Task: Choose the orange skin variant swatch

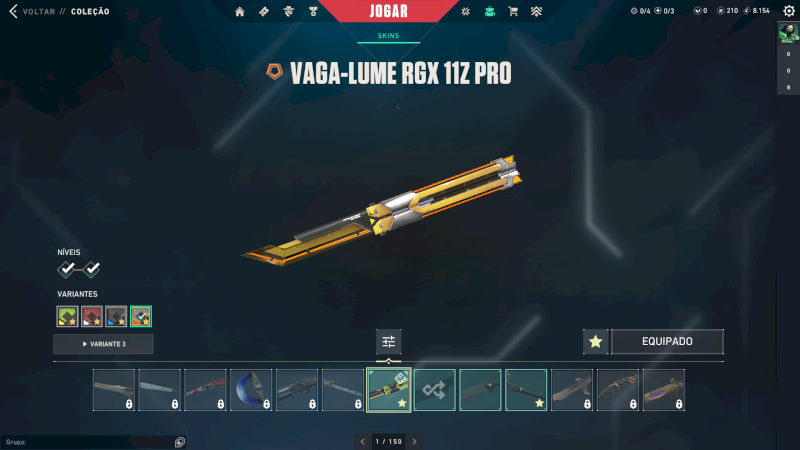Action: (141, 317)
